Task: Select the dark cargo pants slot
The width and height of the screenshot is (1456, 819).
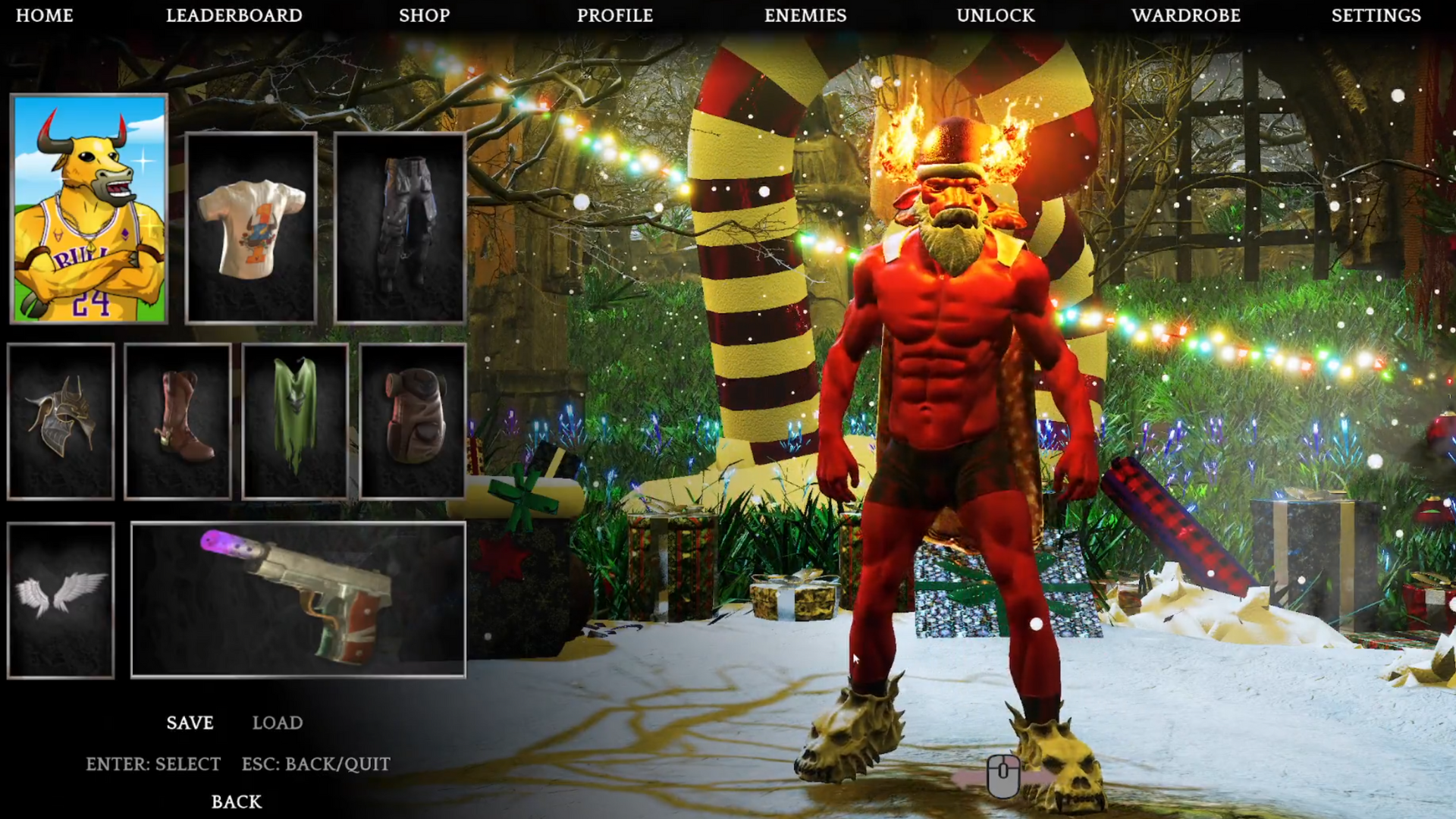Action: (400, 228)
